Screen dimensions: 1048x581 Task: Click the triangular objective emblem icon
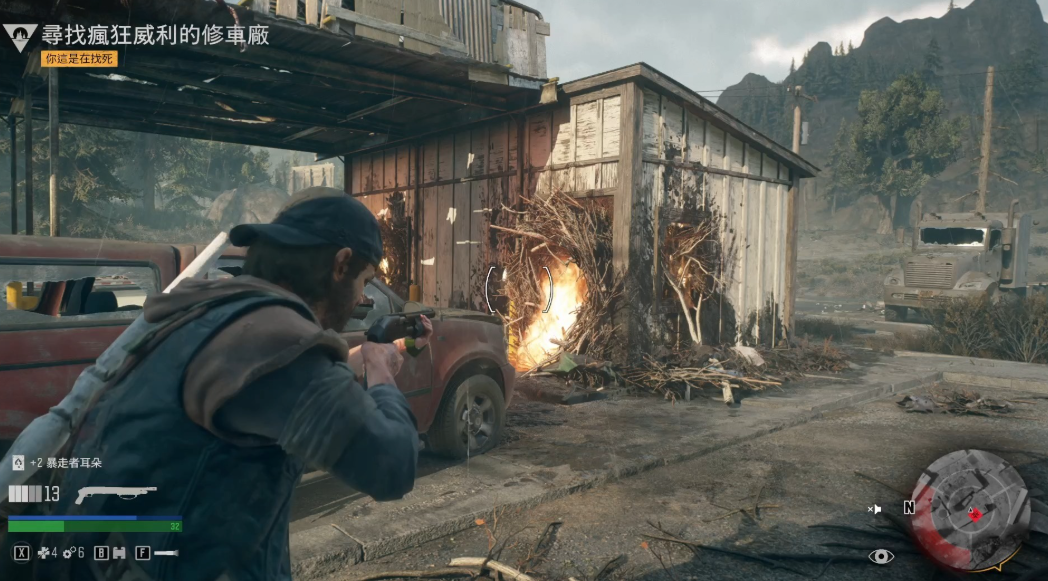pos(20,37)
